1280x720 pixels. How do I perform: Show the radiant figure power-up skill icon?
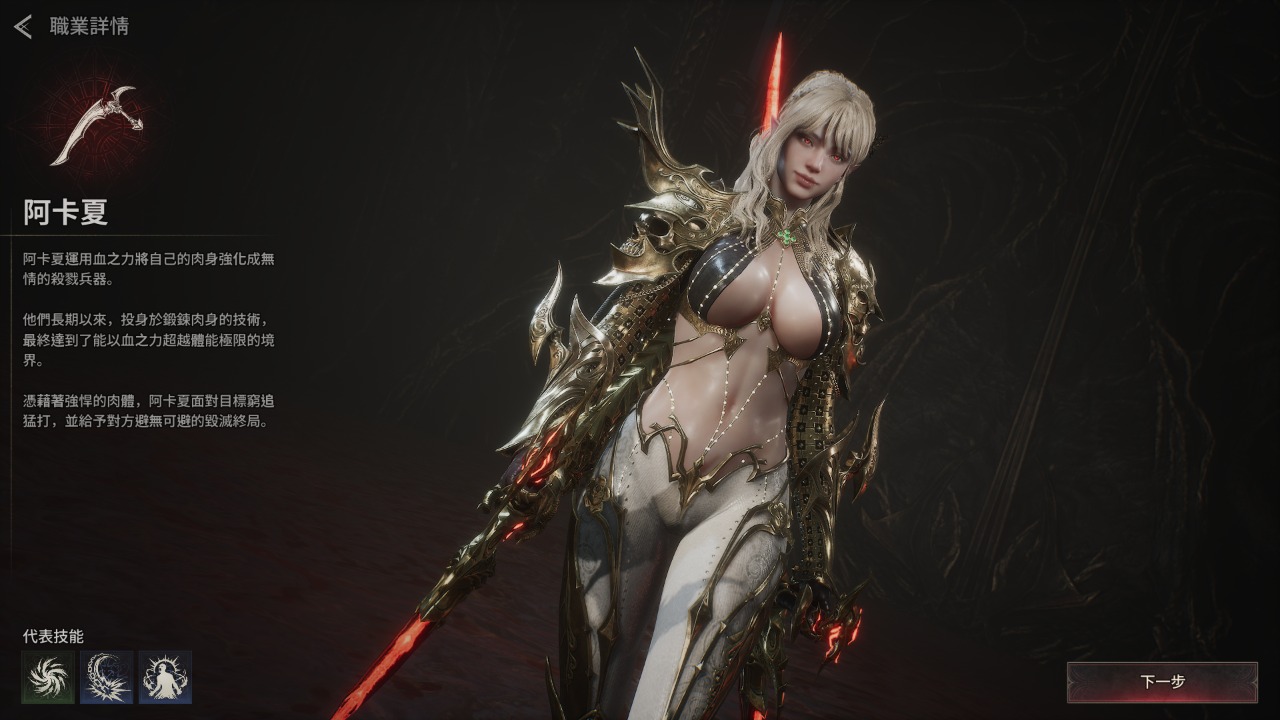pyautogui.click(x=165, y=677)
